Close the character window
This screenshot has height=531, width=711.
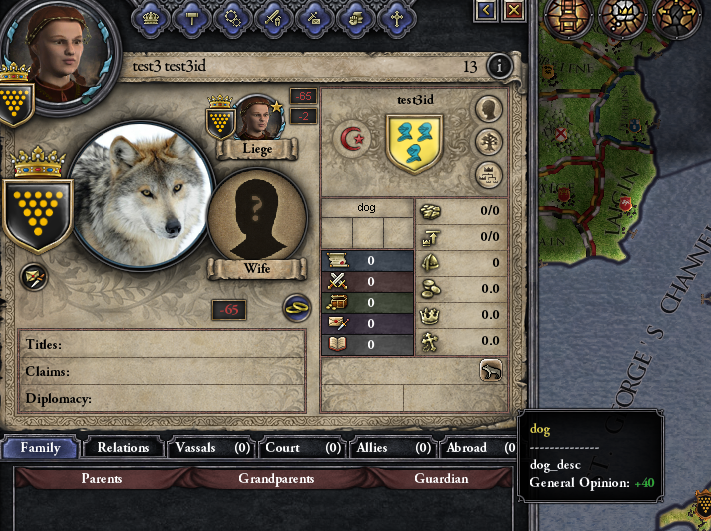514,10
